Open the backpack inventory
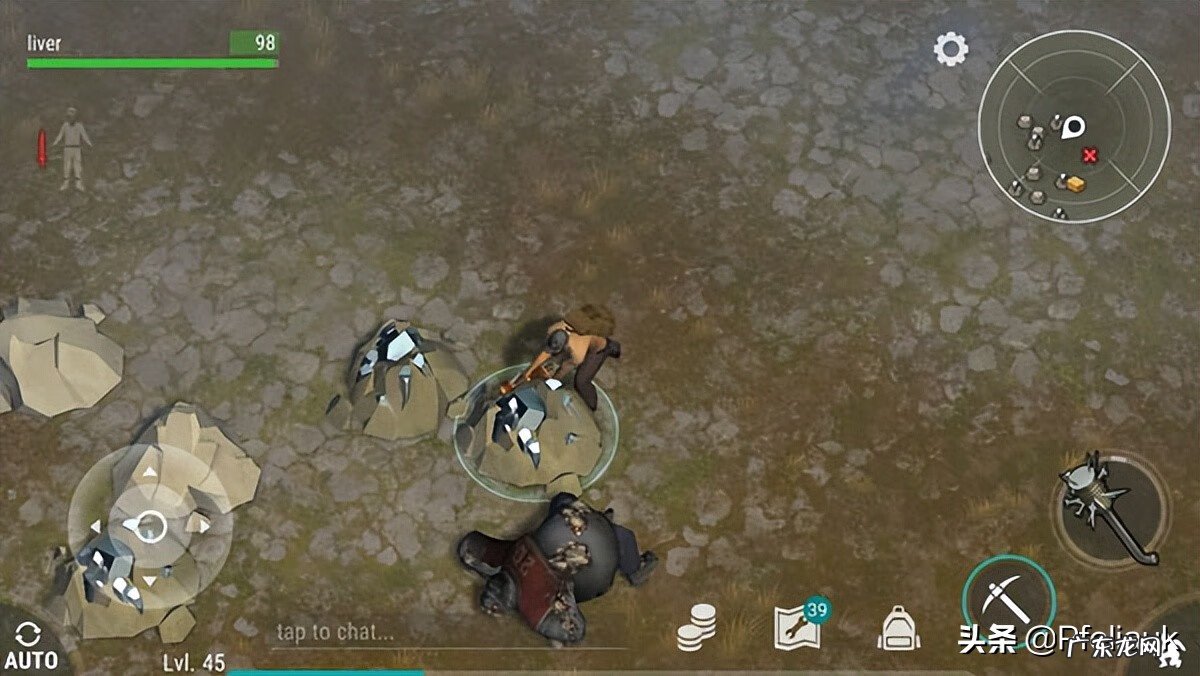 899,628
